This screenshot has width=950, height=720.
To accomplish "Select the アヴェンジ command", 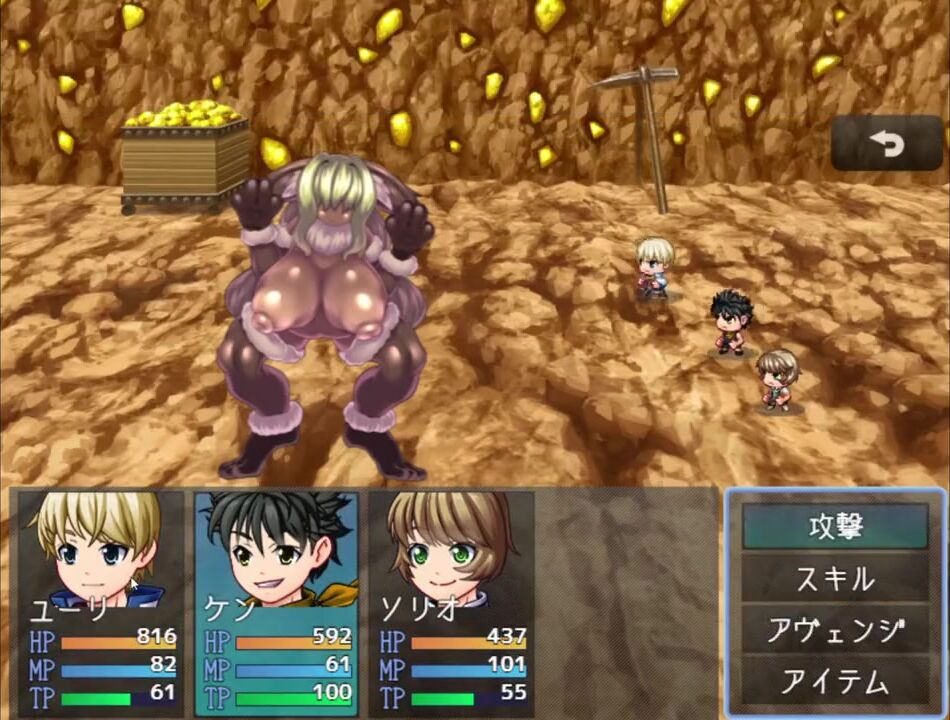I will pos(835,631).
